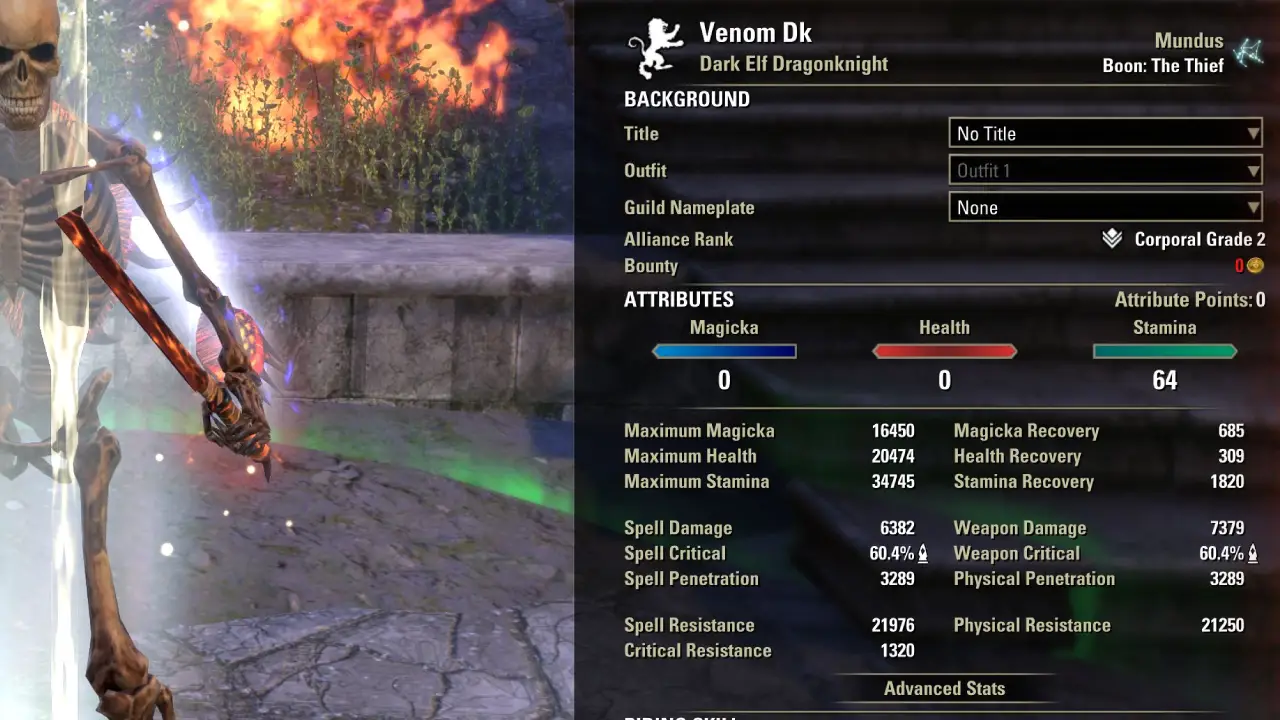The height and width of the screenshot is (720, 1280).
Task: Click the Corporal Grade 2 rank icon
Action: 1112,239
